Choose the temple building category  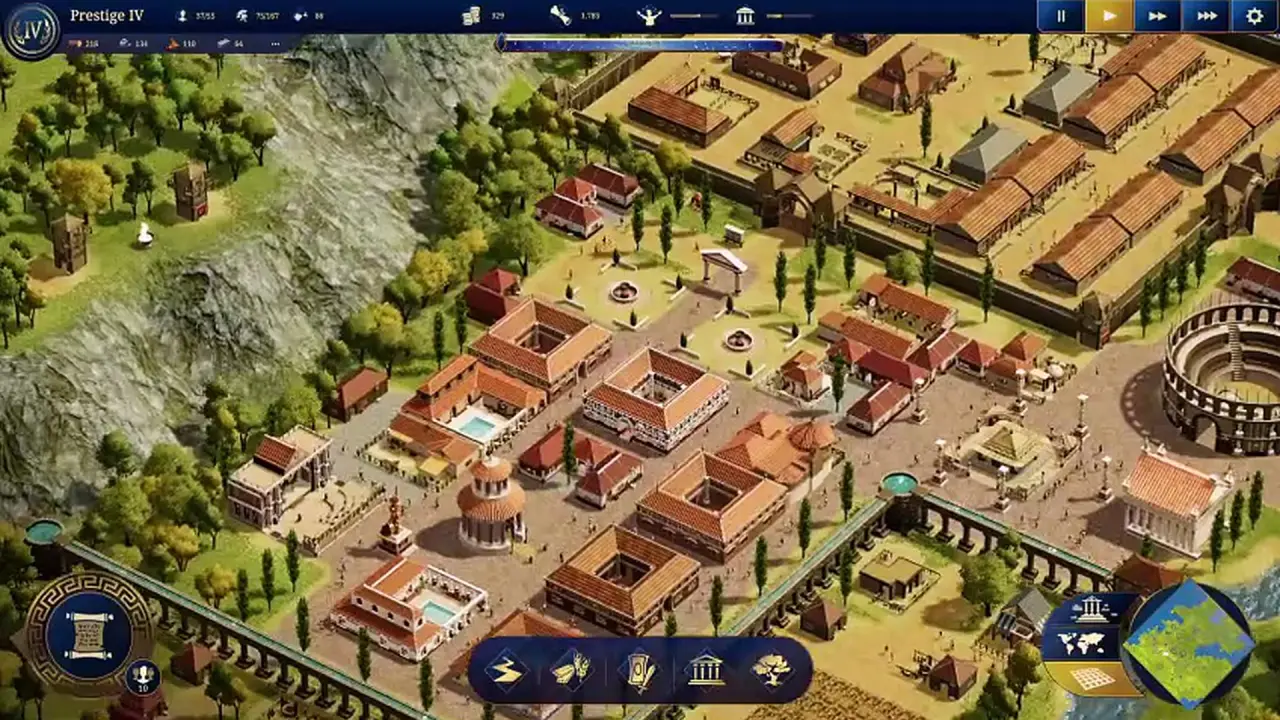(x=706, y=670)
